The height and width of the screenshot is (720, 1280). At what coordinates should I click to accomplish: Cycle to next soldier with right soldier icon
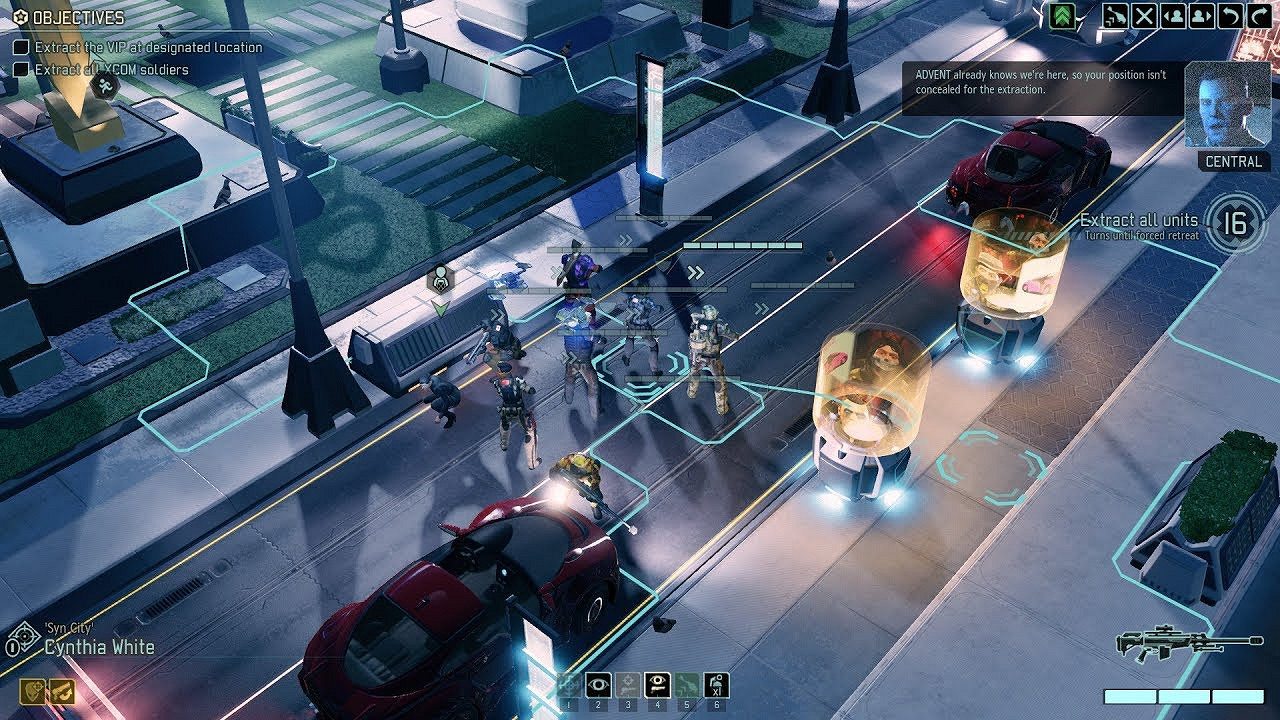pos(1200,15)
